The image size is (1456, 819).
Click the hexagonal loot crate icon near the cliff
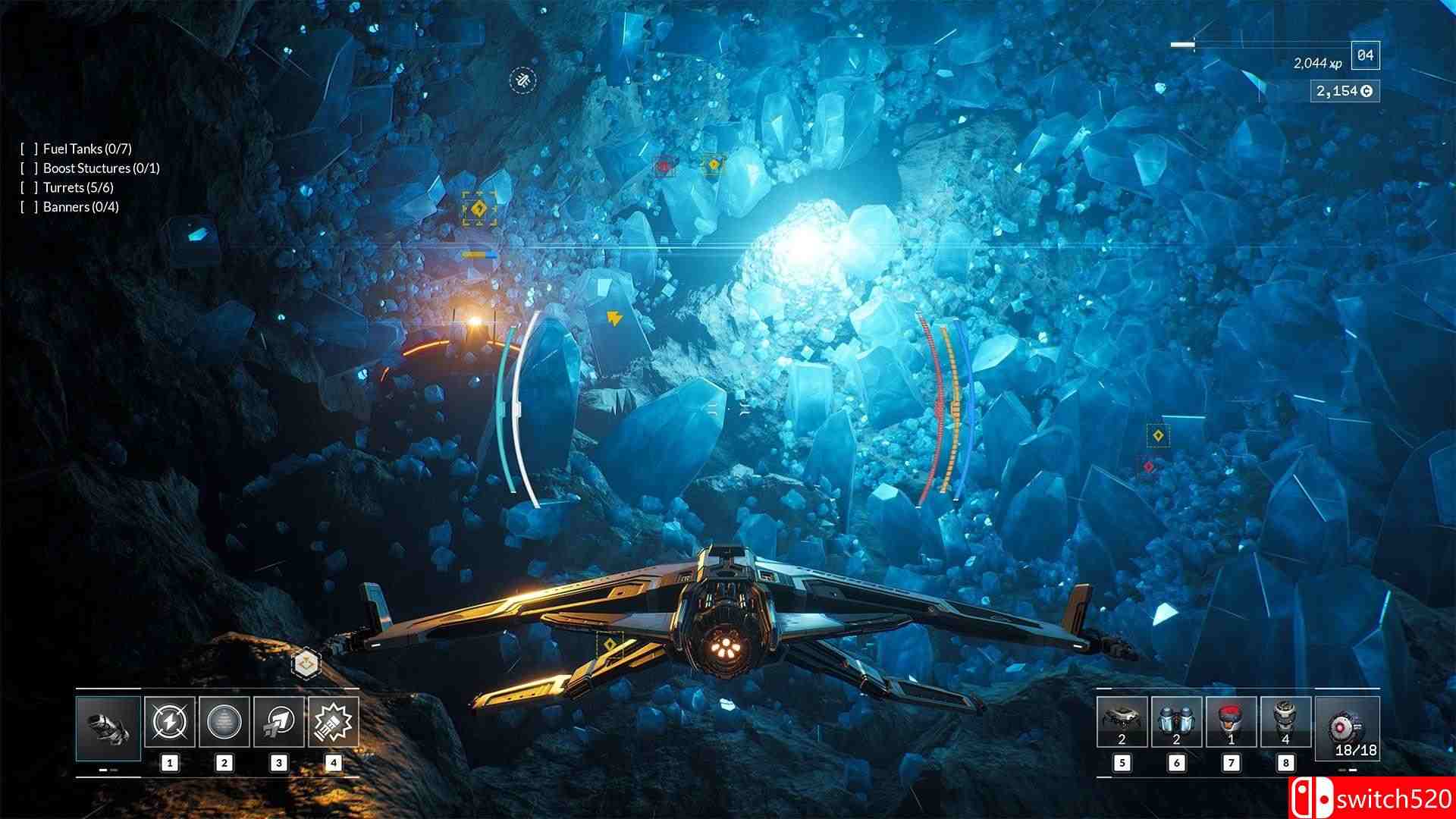pos(306,661)
